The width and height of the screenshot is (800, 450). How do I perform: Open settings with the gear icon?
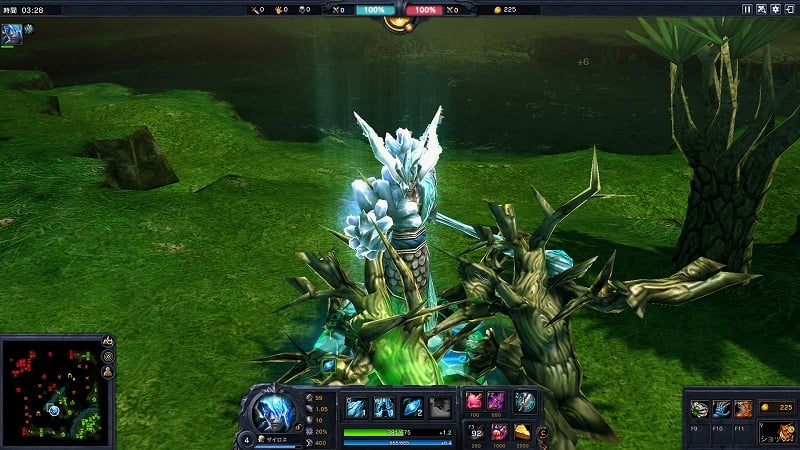[x=775, y=9]
